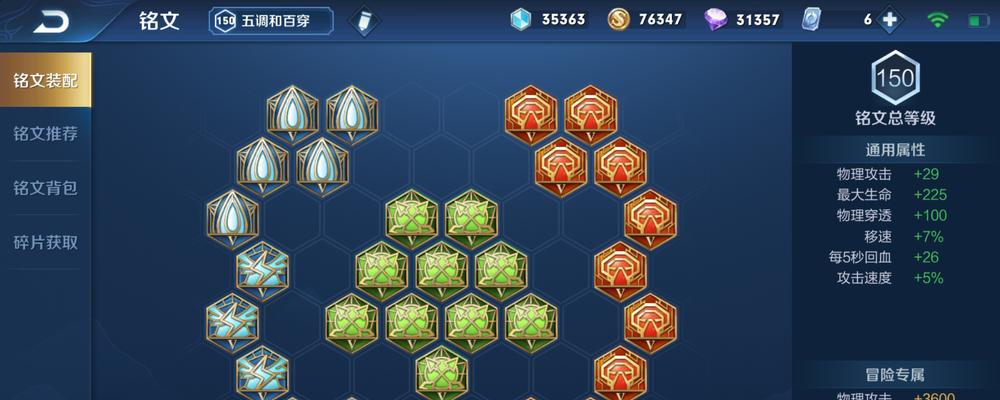Switch to the 铭文装配 tab
This screenshot has width=1000, height=400.
45,80
